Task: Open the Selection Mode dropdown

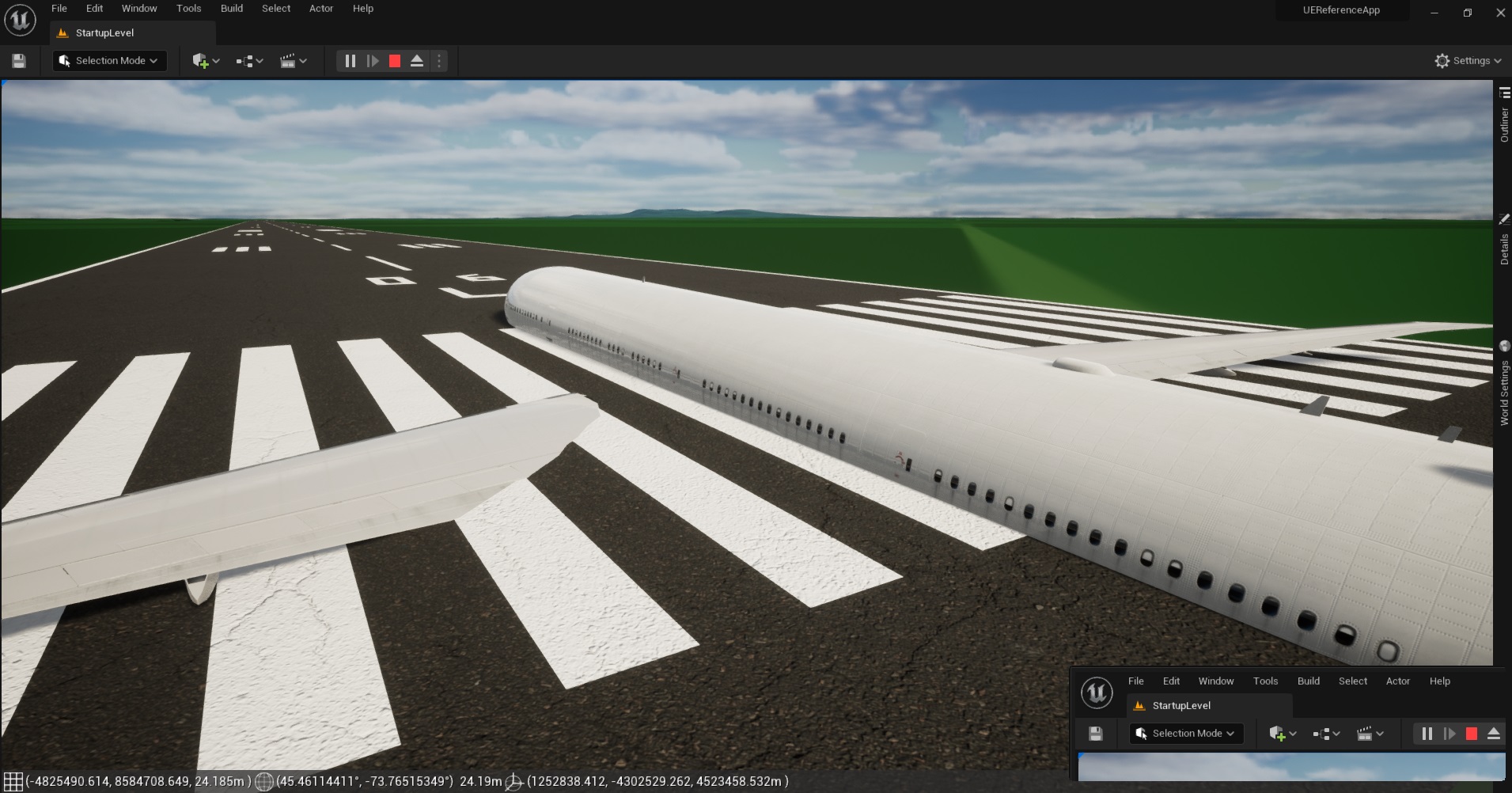Action: click(x=108, y=60)
